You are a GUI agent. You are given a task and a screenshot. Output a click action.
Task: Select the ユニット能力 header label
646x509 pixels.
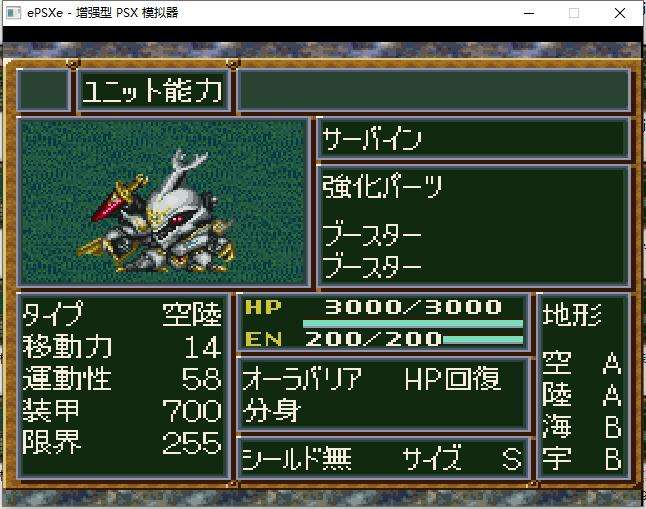point(153,91)
